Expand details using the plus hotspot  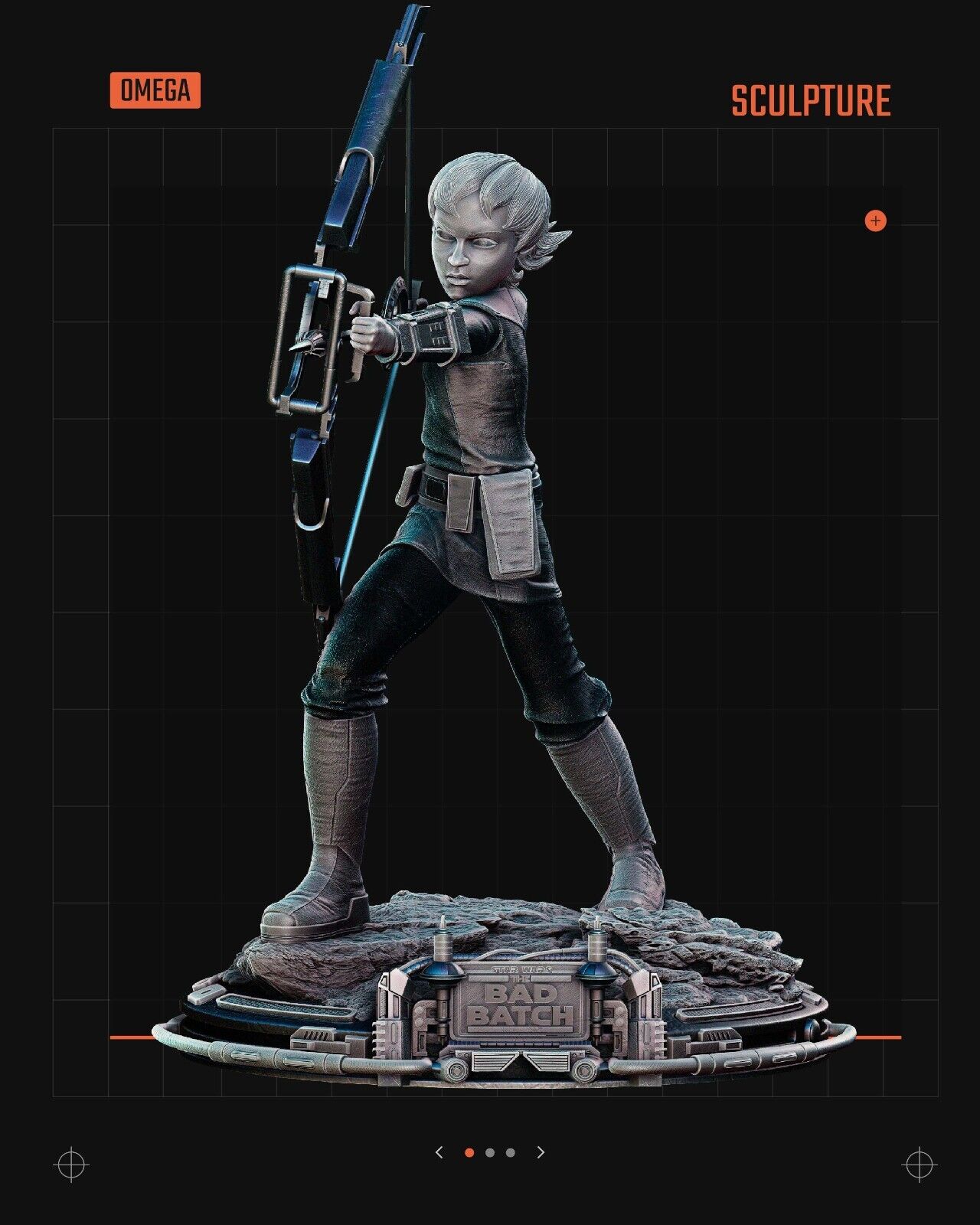(874, 221)
